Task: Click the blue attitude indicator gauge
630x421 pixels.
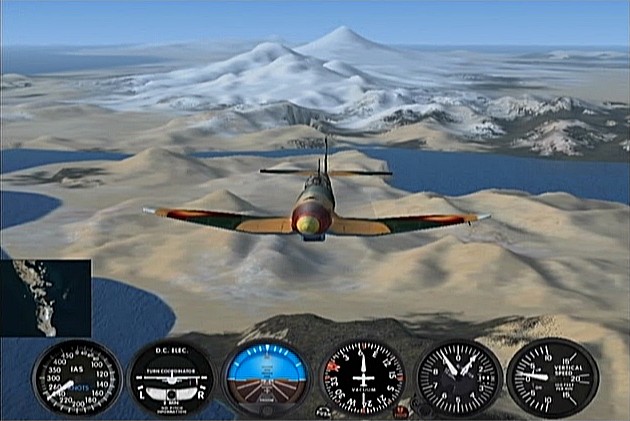Action: click(x=267, y=378)
